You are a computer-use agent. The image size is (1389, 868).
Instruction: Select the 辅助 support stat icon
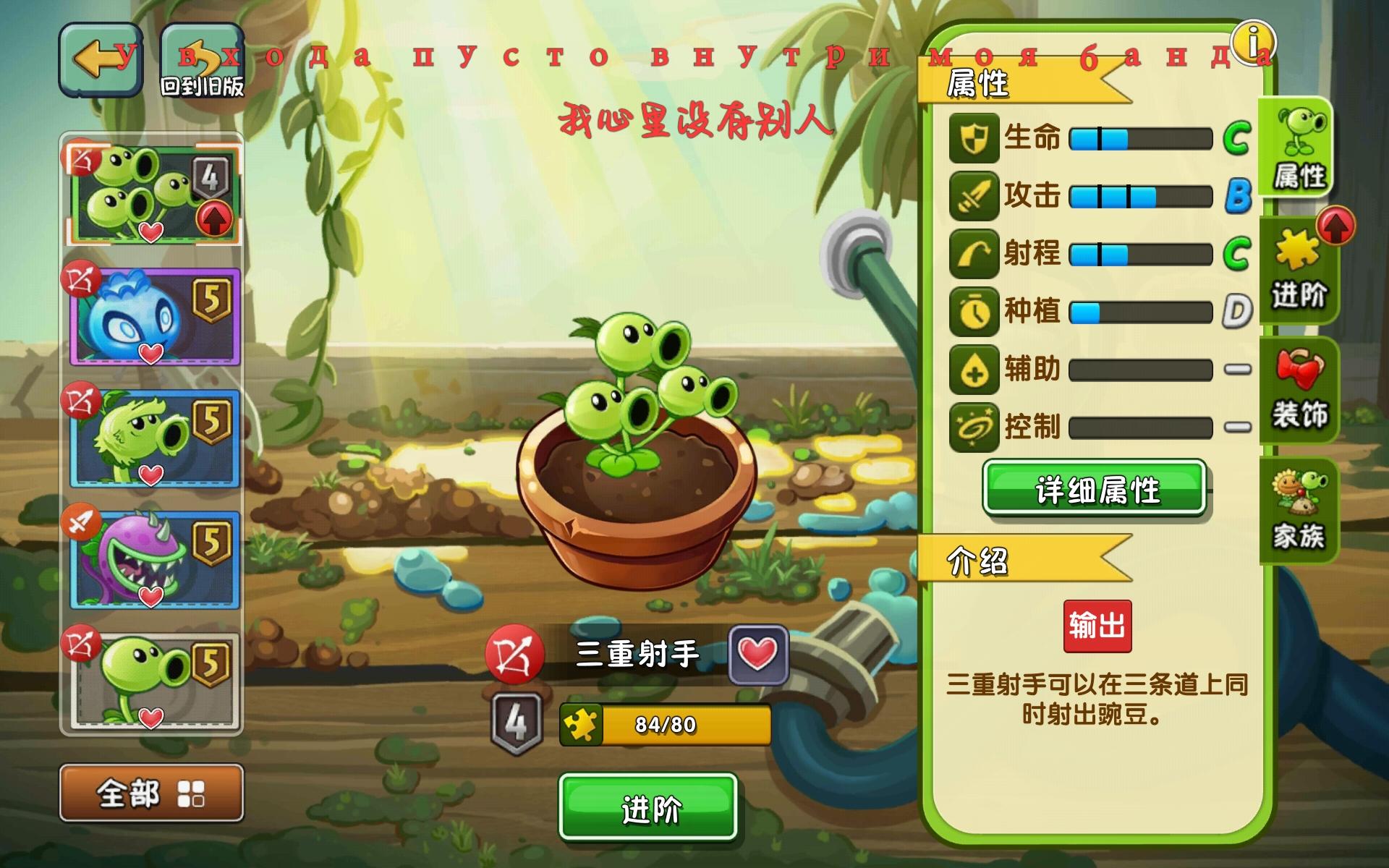click(x=973, y=370)
